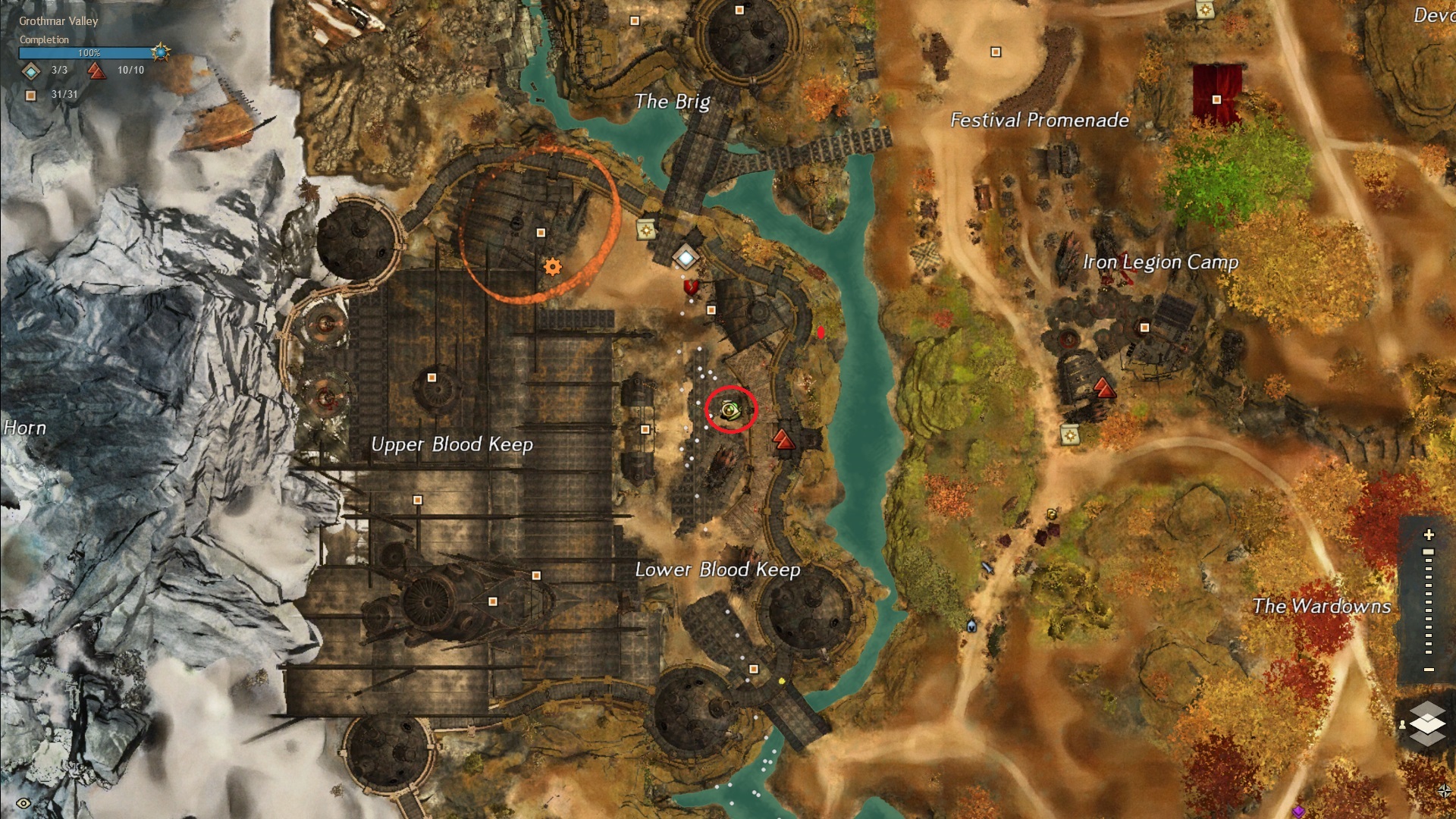
Task: Select the point of interest on the red tent
Action: click(x=1216, y=100)
